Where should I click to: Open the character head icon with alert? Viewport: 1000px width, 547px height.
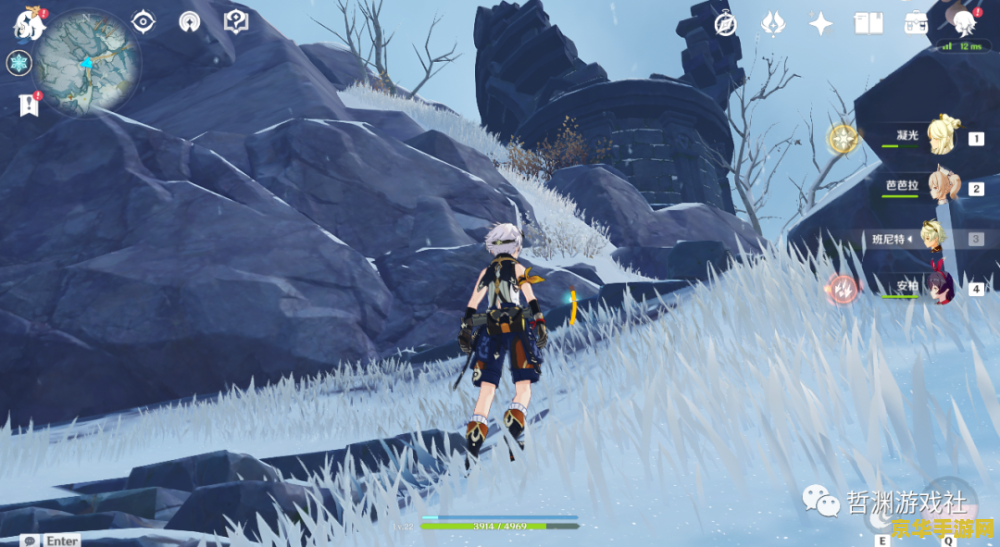click(964, 22)
